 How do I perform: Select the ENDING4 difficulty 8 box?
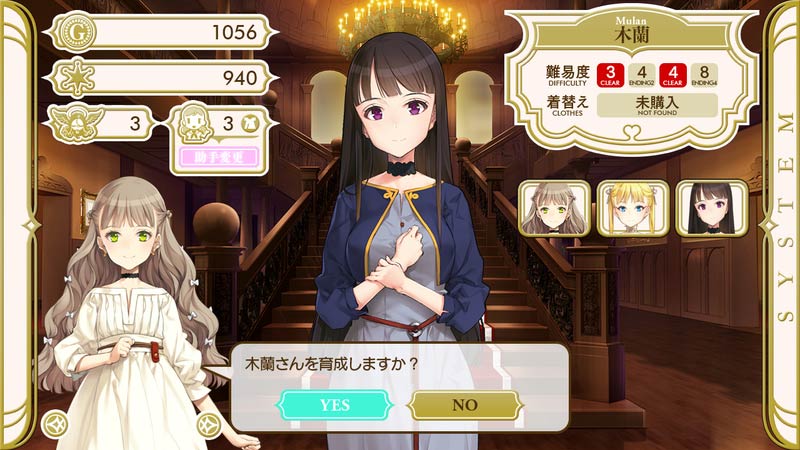click(706, 75)
